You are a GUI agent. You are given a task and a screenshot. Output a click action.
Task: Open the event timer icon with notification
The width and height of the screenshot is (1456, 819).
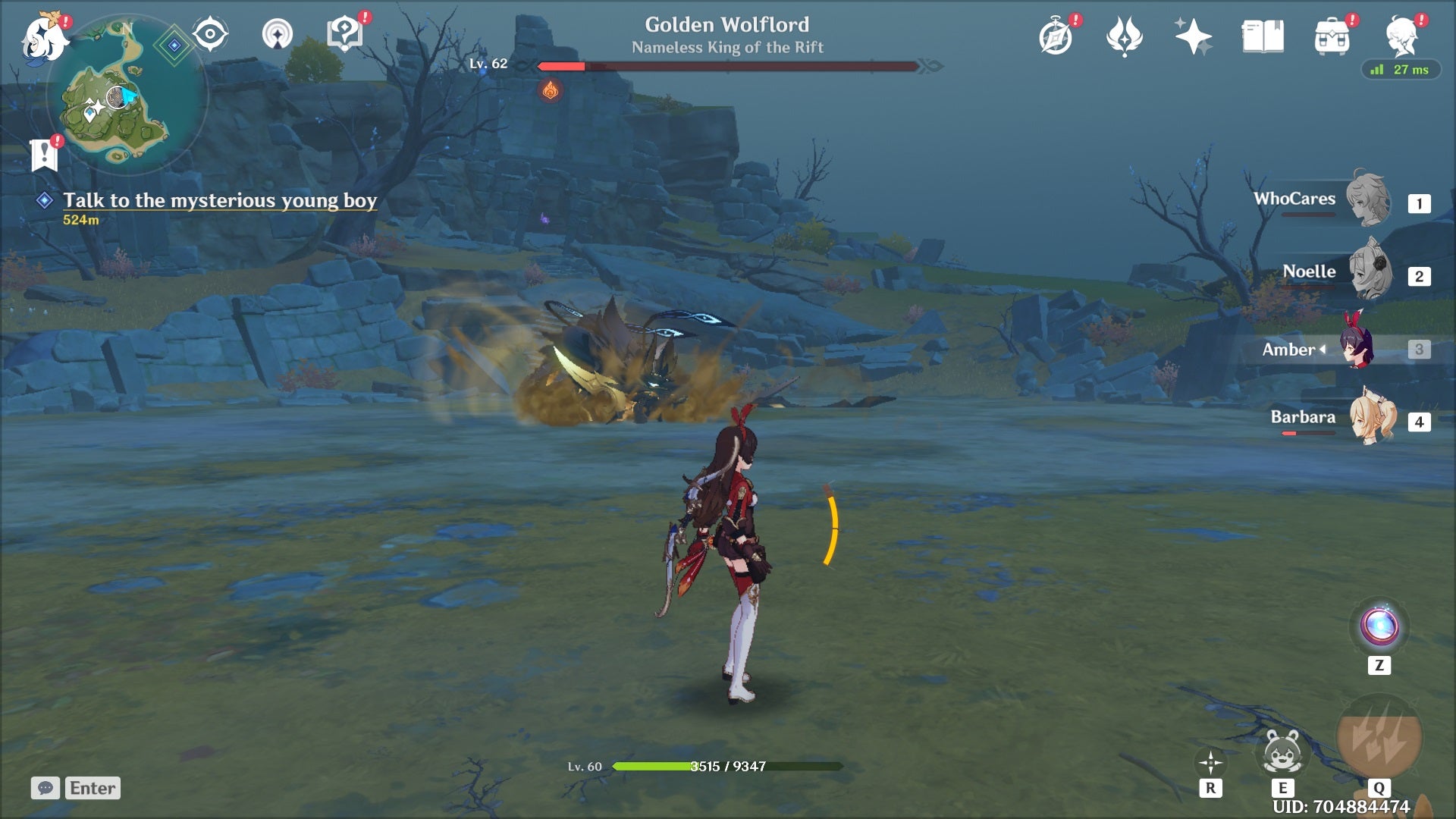coord(1055,36)
